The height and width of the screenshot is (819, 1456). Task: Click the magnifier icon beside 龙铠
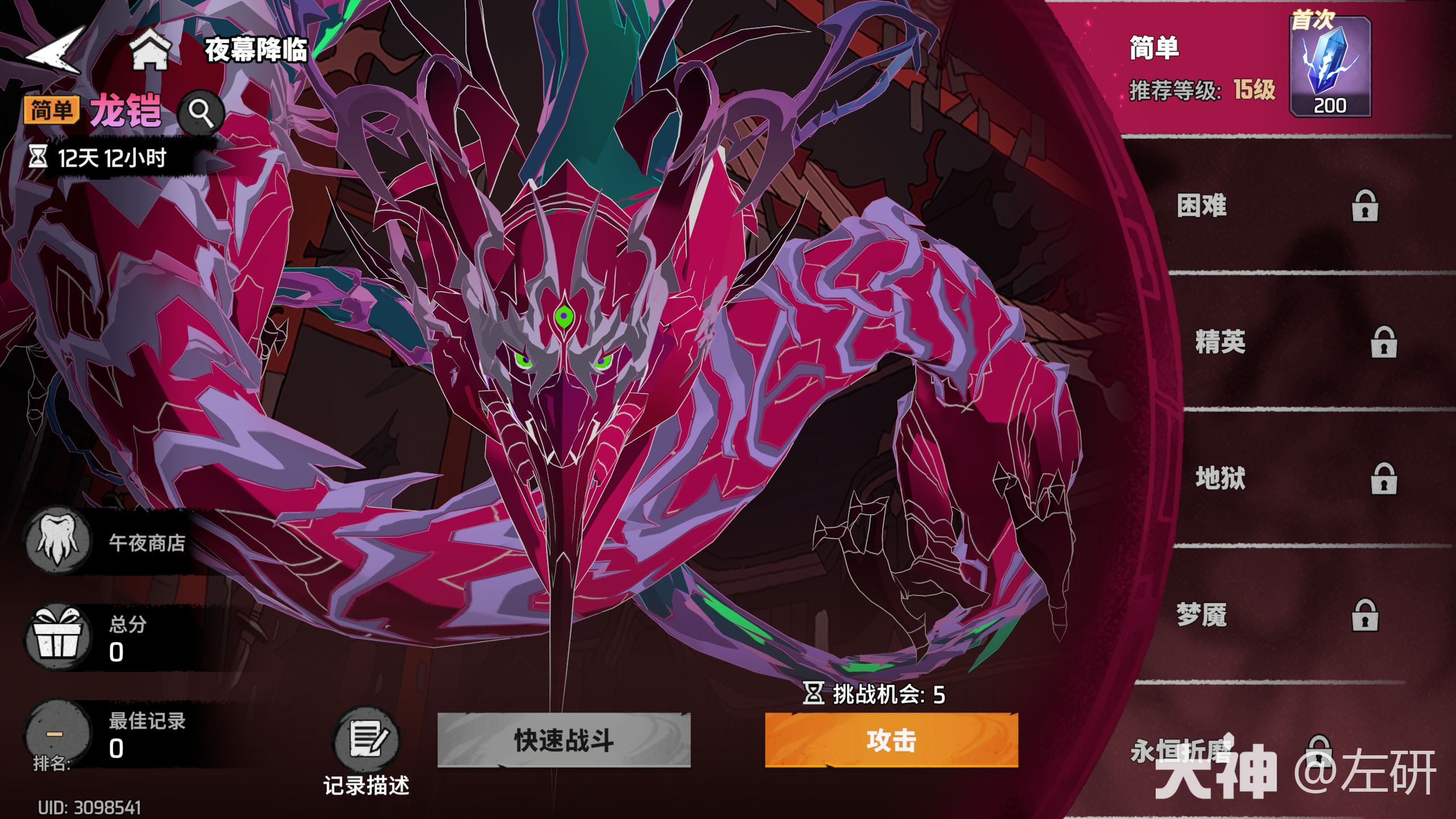coord(200,111)
